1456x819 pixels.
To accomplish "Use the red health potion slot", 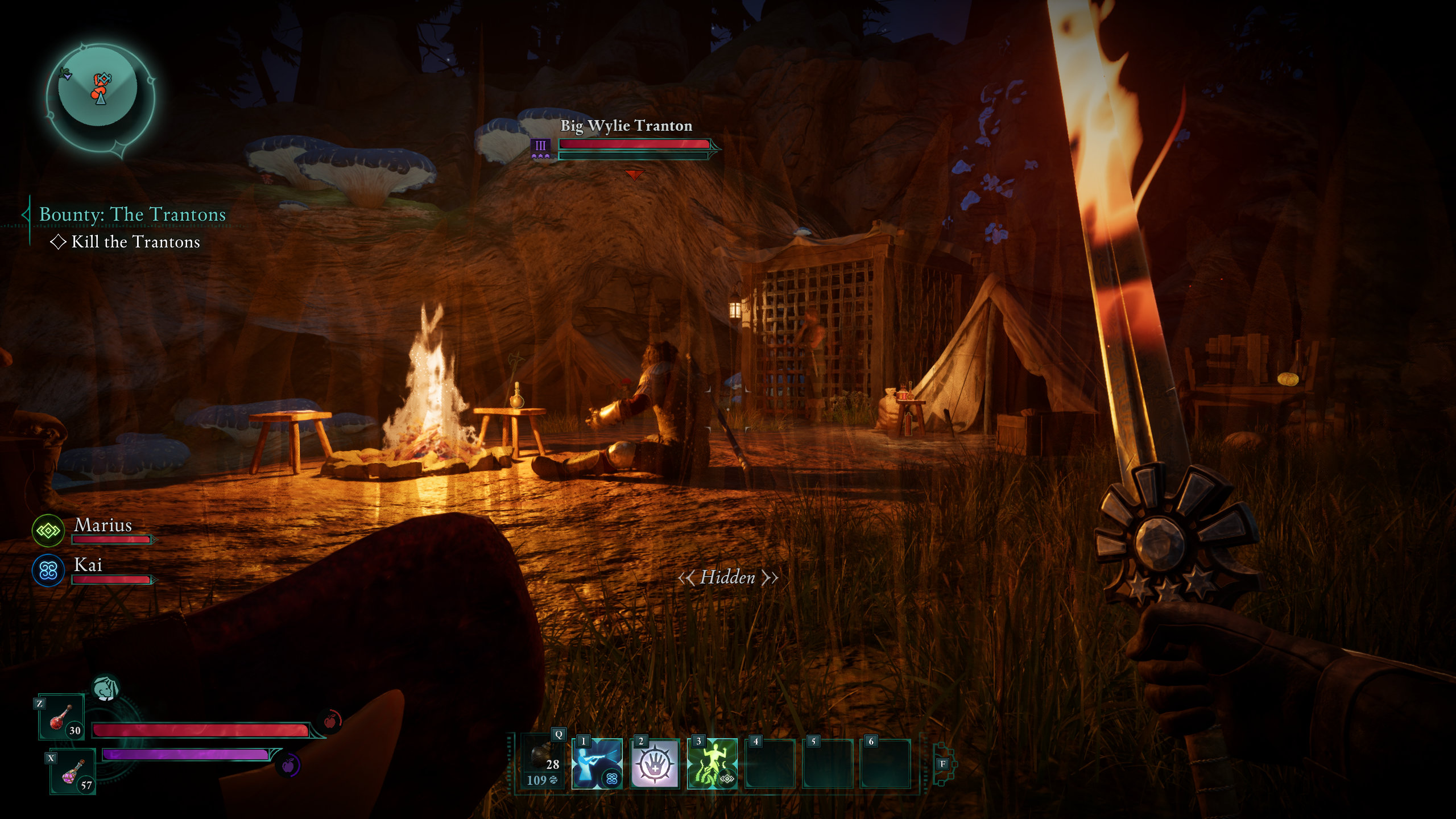I will pos(61,718).
